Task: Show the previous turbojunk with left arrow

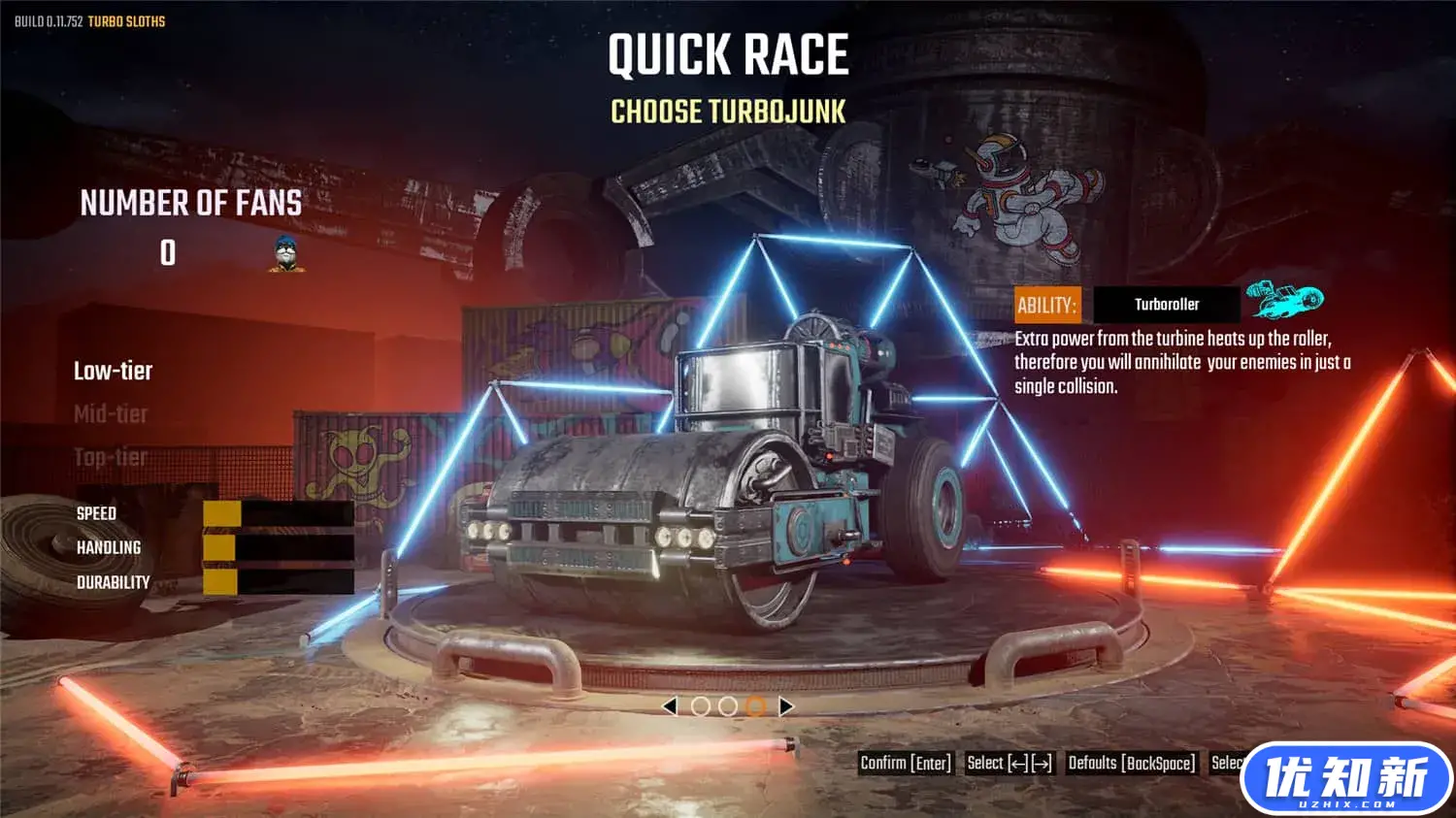Action: (669, 706)
